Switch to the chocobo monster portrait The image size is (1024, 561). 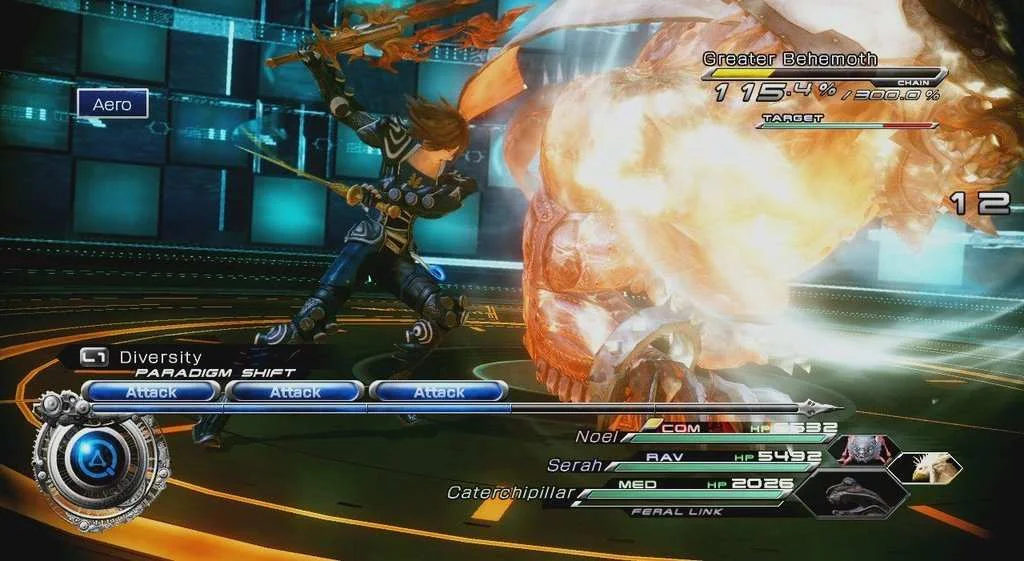click(925, 466)
